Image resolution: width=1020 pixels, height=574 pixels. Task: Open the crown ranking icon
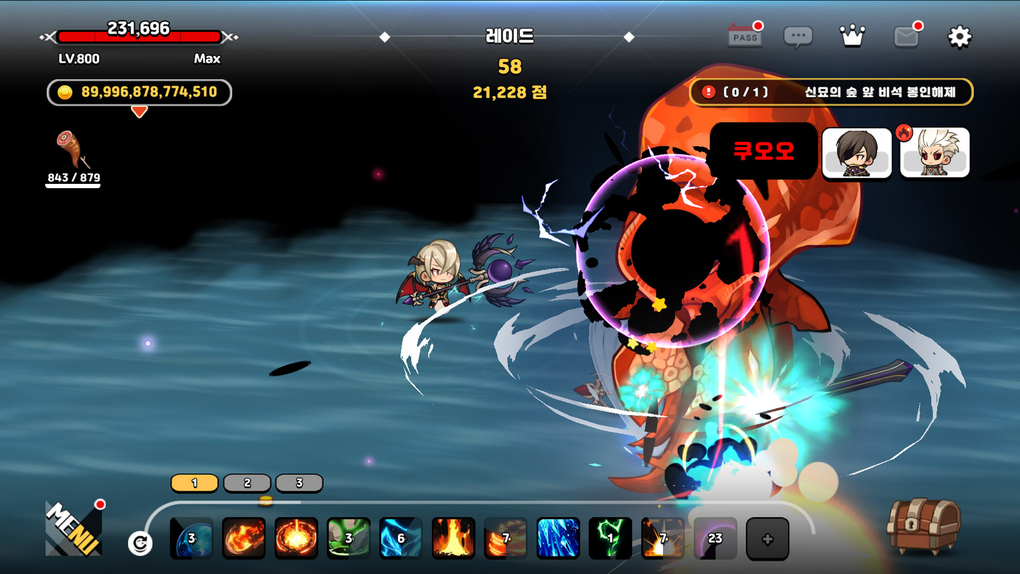pyautogui.click(x=852, y=37)
